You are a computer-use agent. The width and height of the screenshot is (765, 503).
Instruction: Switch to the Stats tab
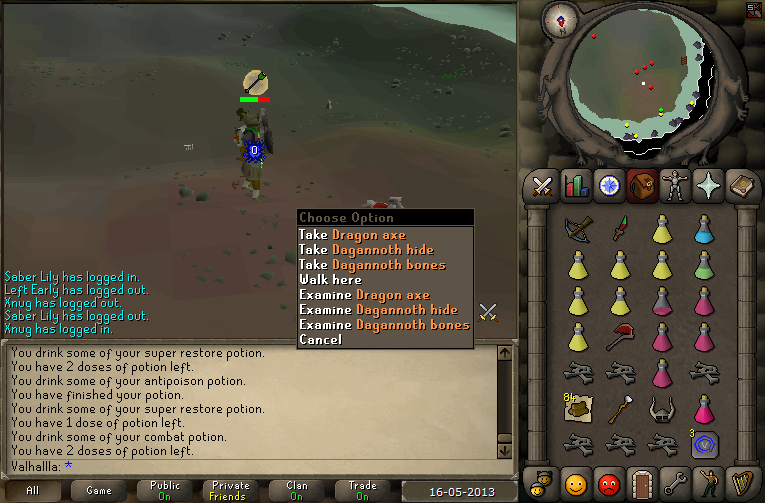576,185
